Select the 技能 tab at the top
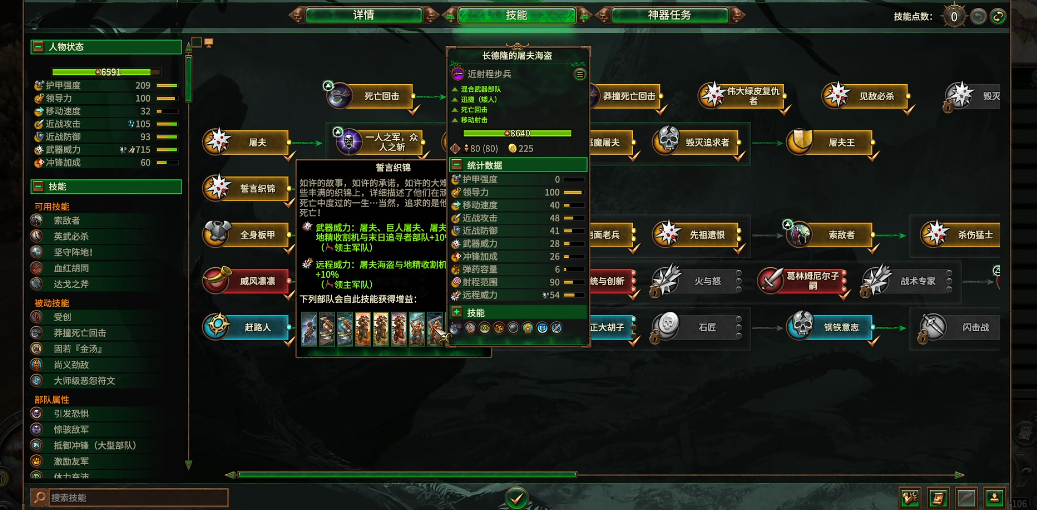This screenshot has width=1037, height=510. point(516,15)
